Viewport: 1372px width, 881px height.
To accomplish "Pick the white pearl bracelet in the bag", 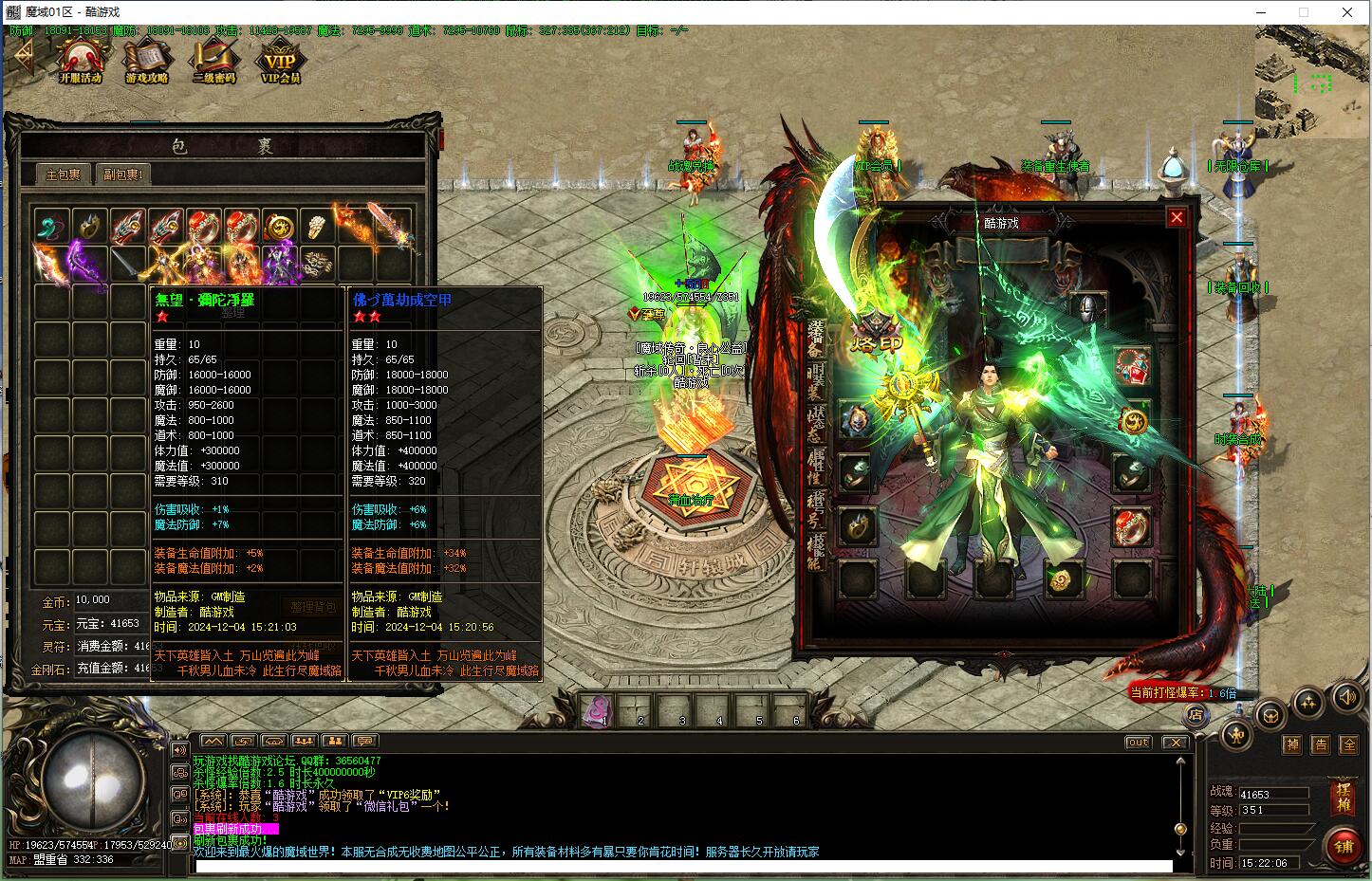I will [317, 227].
